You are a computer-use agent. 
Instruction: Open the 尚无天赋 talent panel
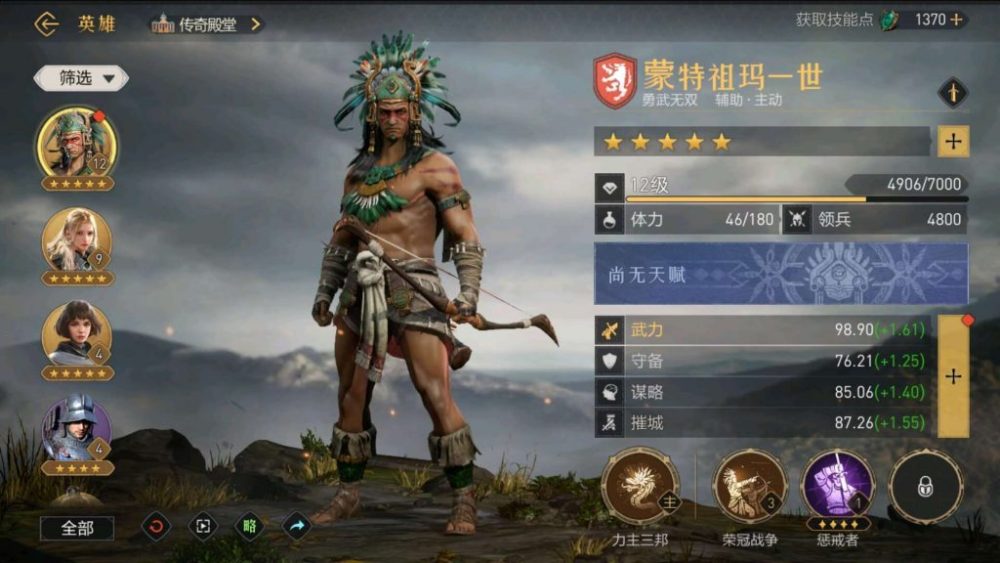coord(780,273)
